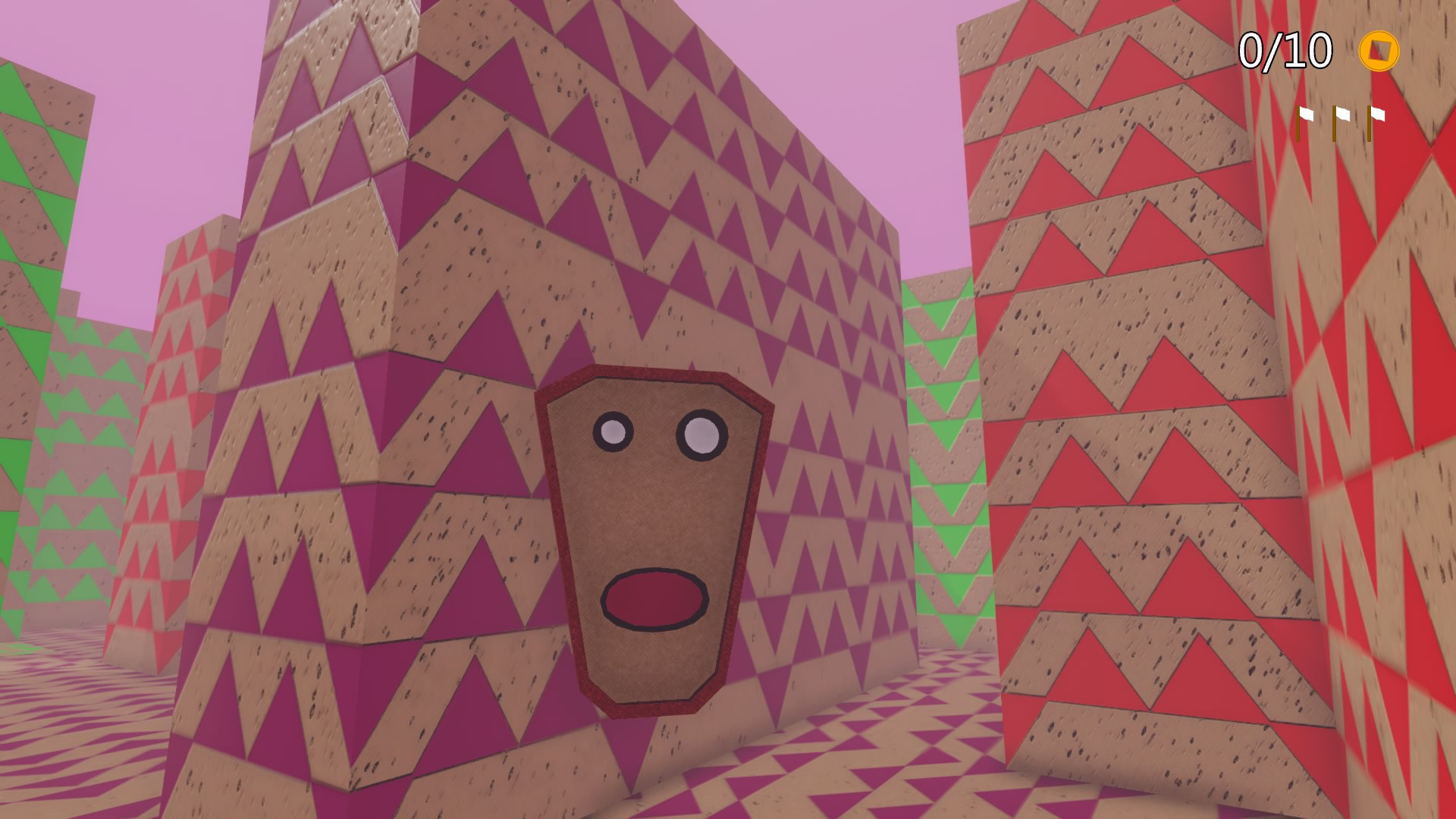Screen dimensions: 1456x819
Task: Click the face's left eye
Action: (612, 431)
